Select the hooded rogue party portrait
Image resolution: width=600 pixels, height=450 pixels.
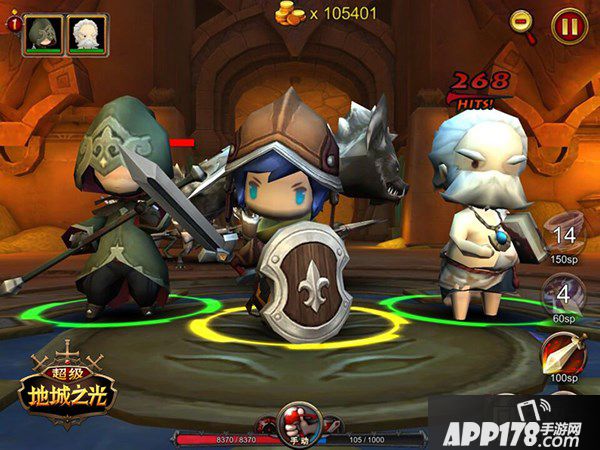coord(43,34)
